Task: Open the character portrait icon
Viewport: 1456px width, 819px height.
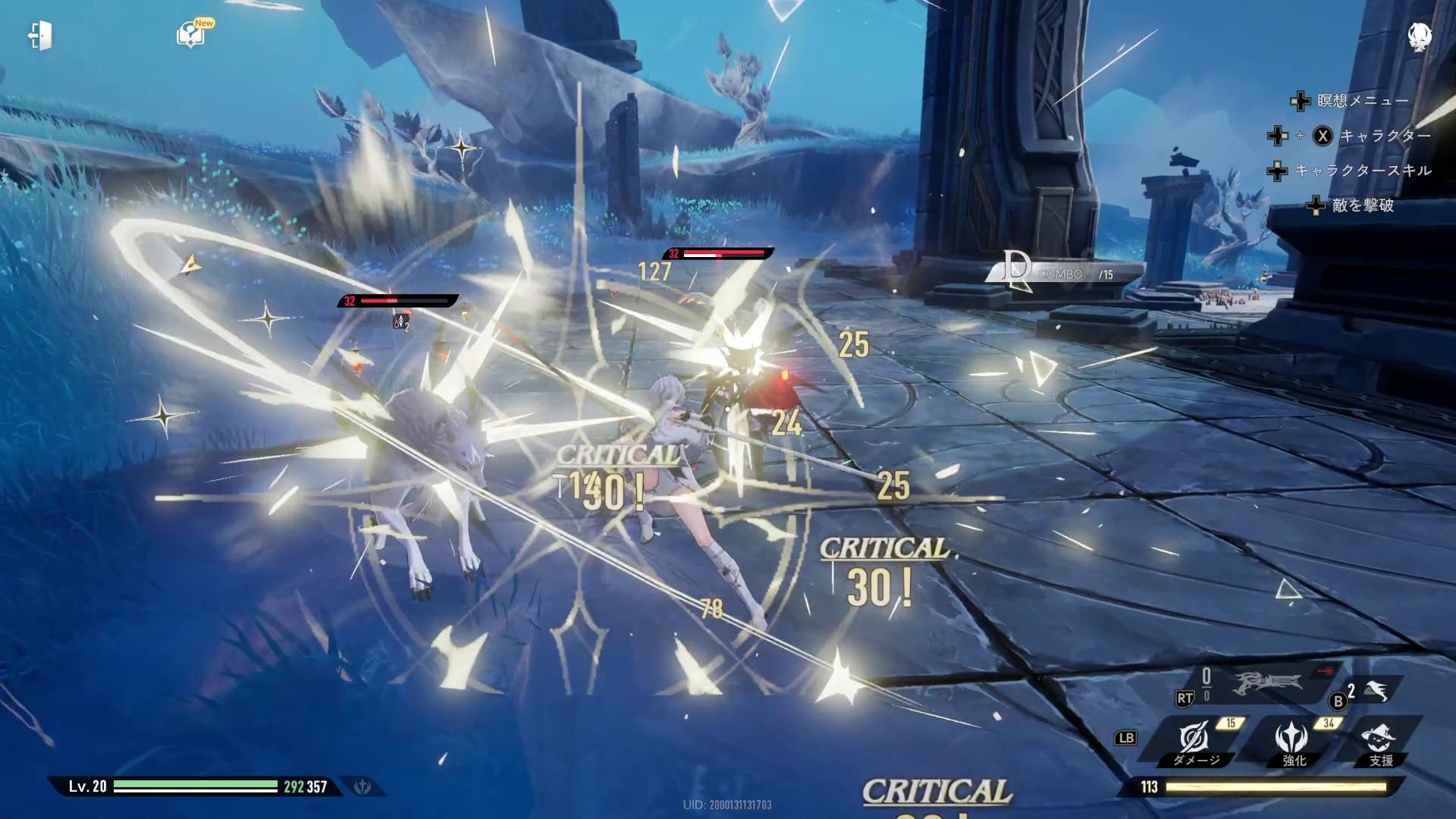Action: (x=1419, y=36)
